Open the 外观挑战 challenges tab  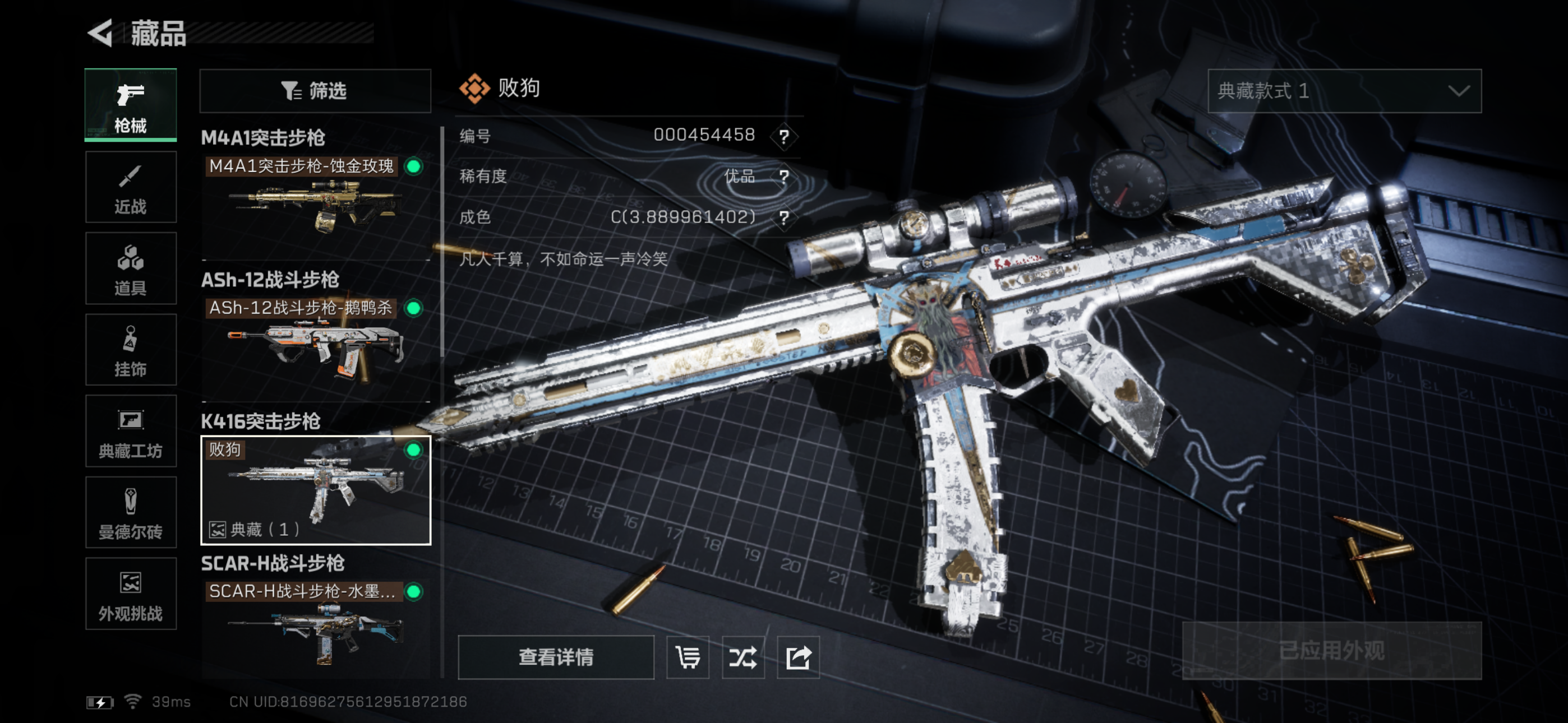(x=131, y=594)
